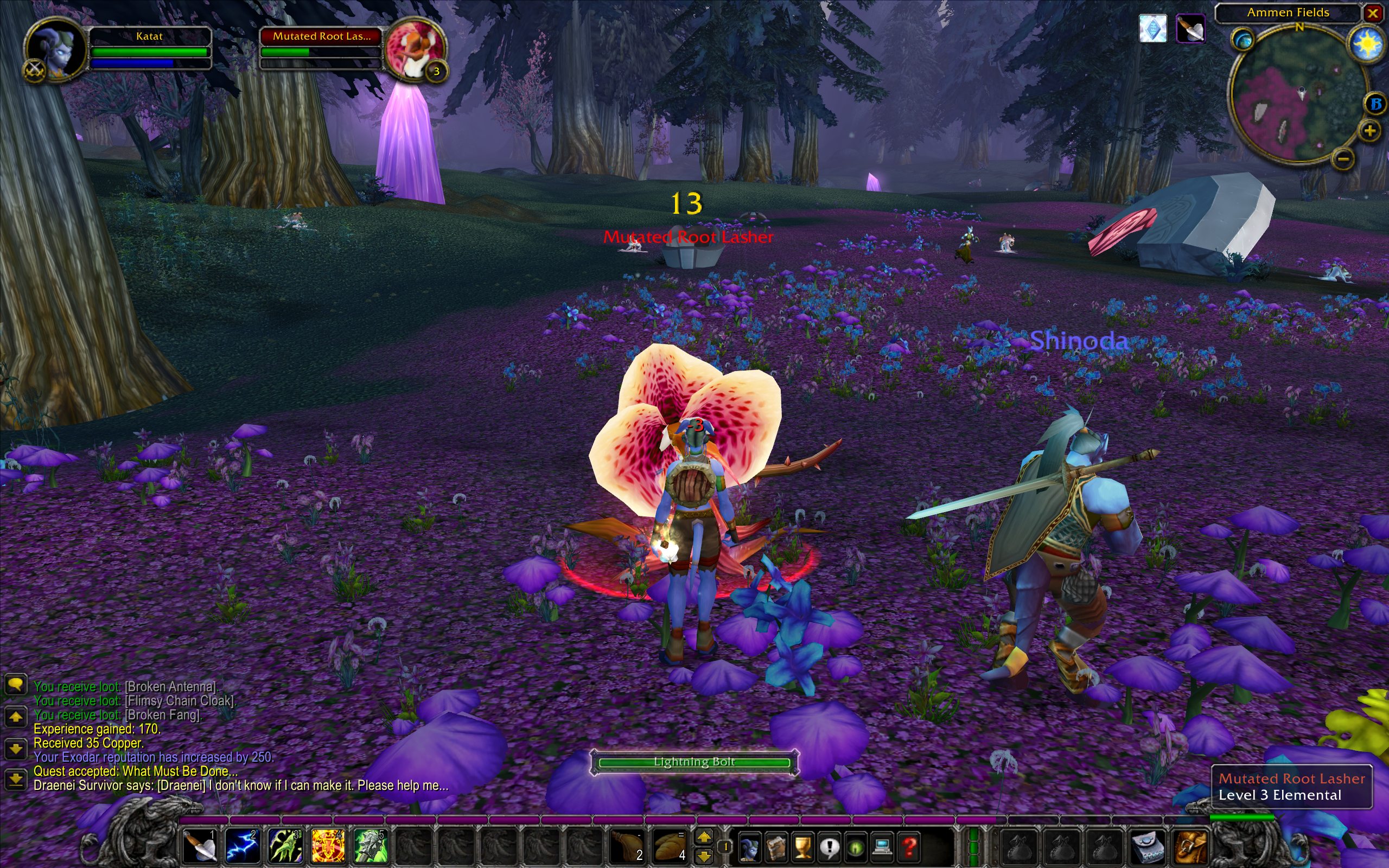Open the character info micro button
The width and height of the screenshot is (1389, 868).
tap(750, 846)
